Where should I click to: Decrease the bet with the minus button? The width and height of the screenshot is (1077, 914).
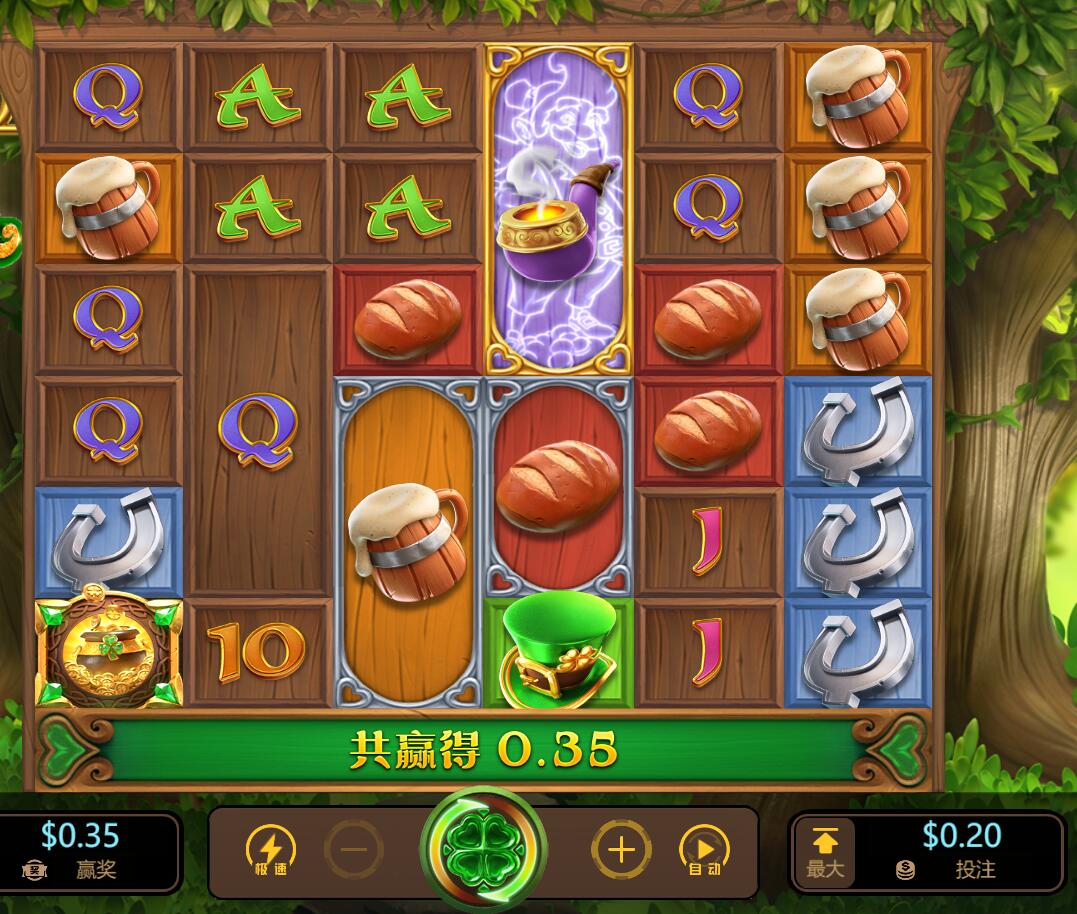coord(353,851)
